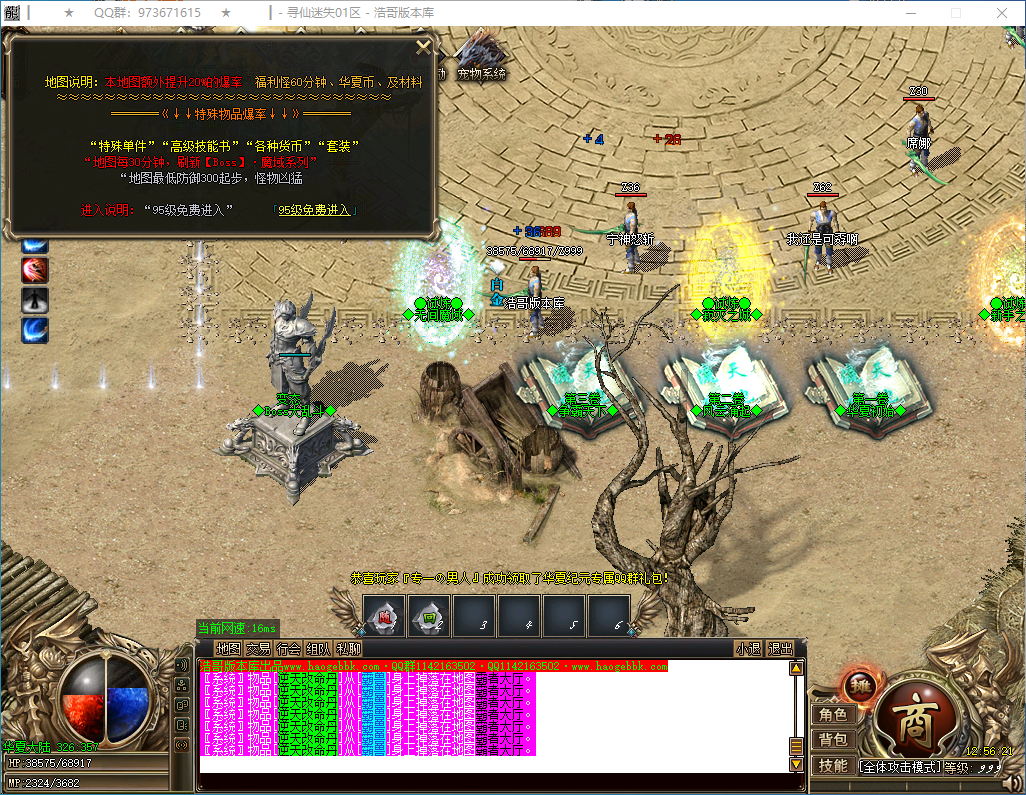Screen dimensions: 1026x795
Task: Use the red 回 scroll in hotbar slot 1
Action: pyautogui.click(x=384, y=616)
